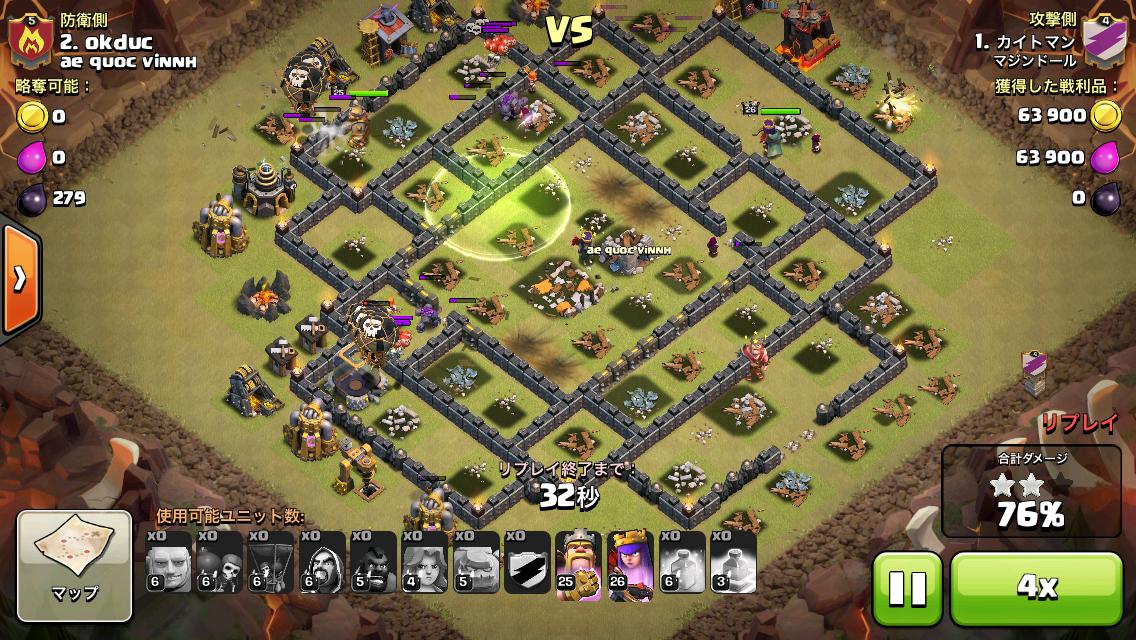Expand the orange arrow side panel
The image size is (1136, 640).
click(x=18, y=279)
